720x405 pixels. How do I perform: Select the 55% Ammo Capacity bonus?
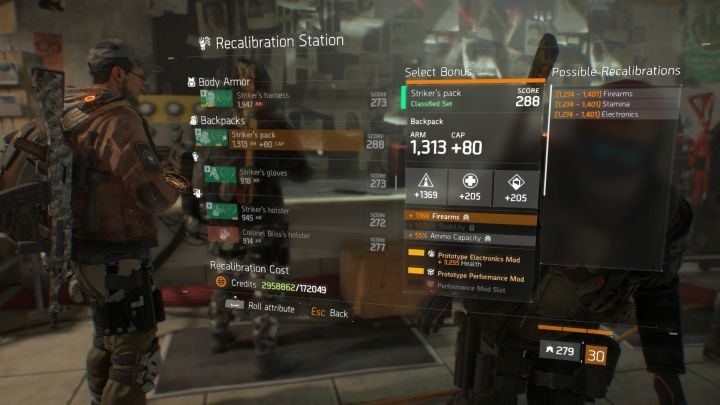click(472, 238)
